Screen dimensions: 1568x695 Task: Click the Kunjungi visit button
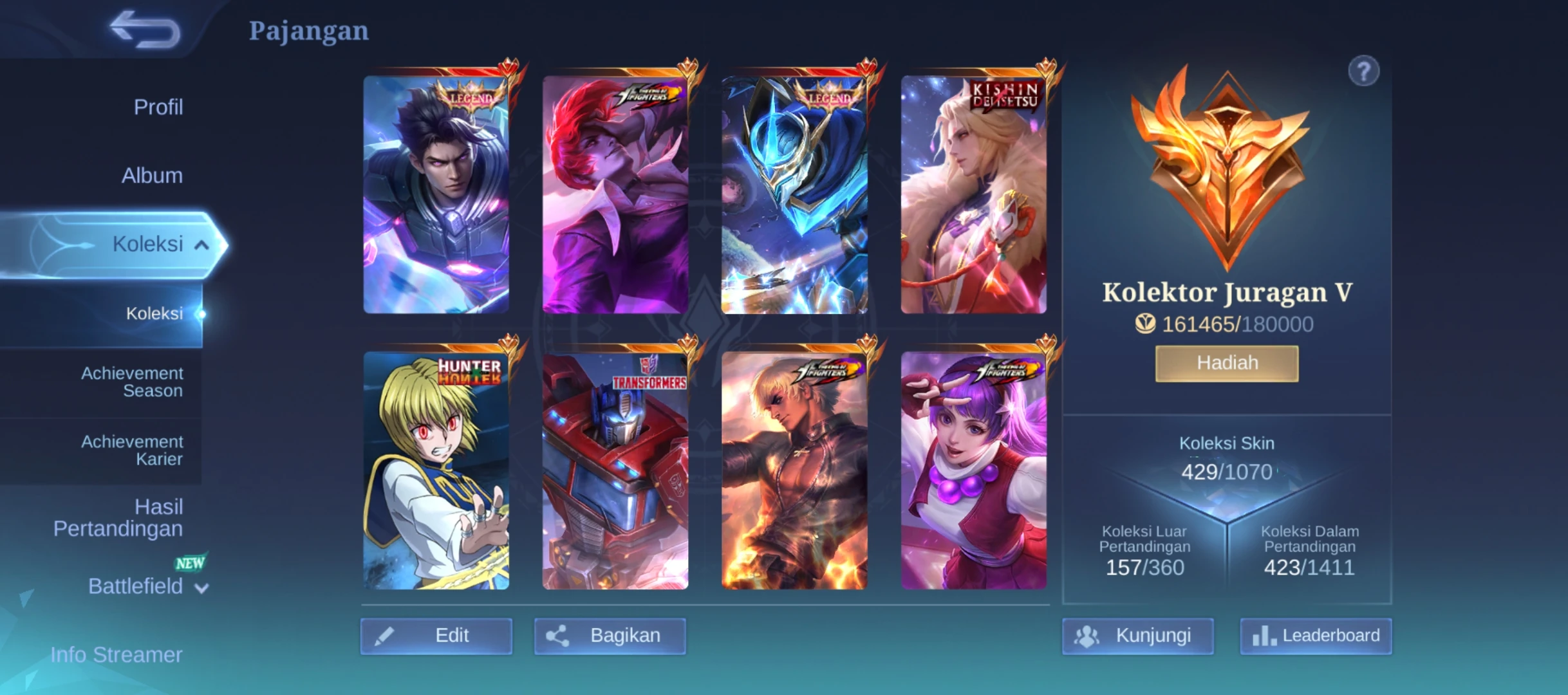[1137, 636]
